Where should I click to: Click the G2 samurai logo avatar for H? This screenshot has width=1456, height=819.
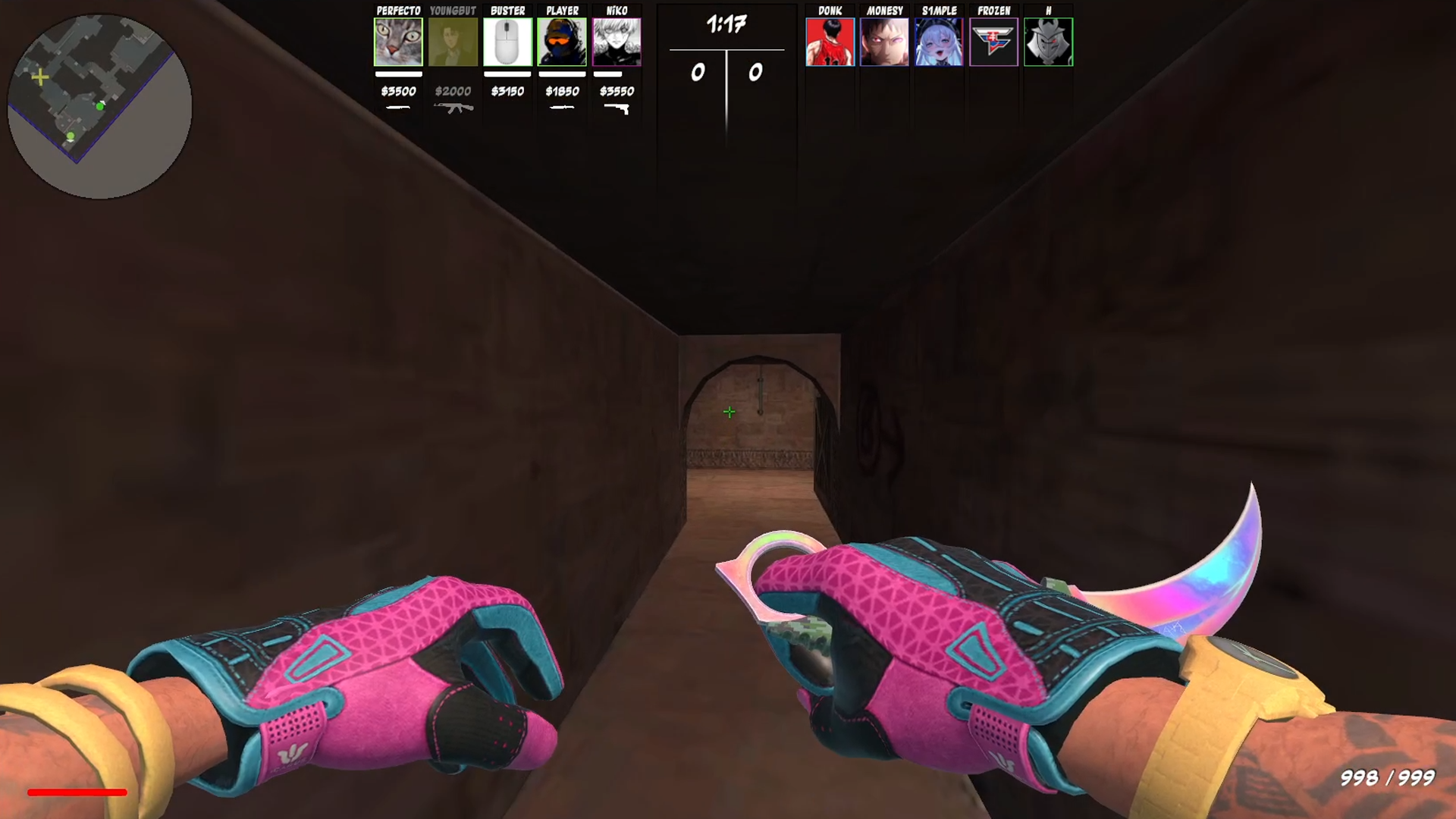tap(1049, 41)
